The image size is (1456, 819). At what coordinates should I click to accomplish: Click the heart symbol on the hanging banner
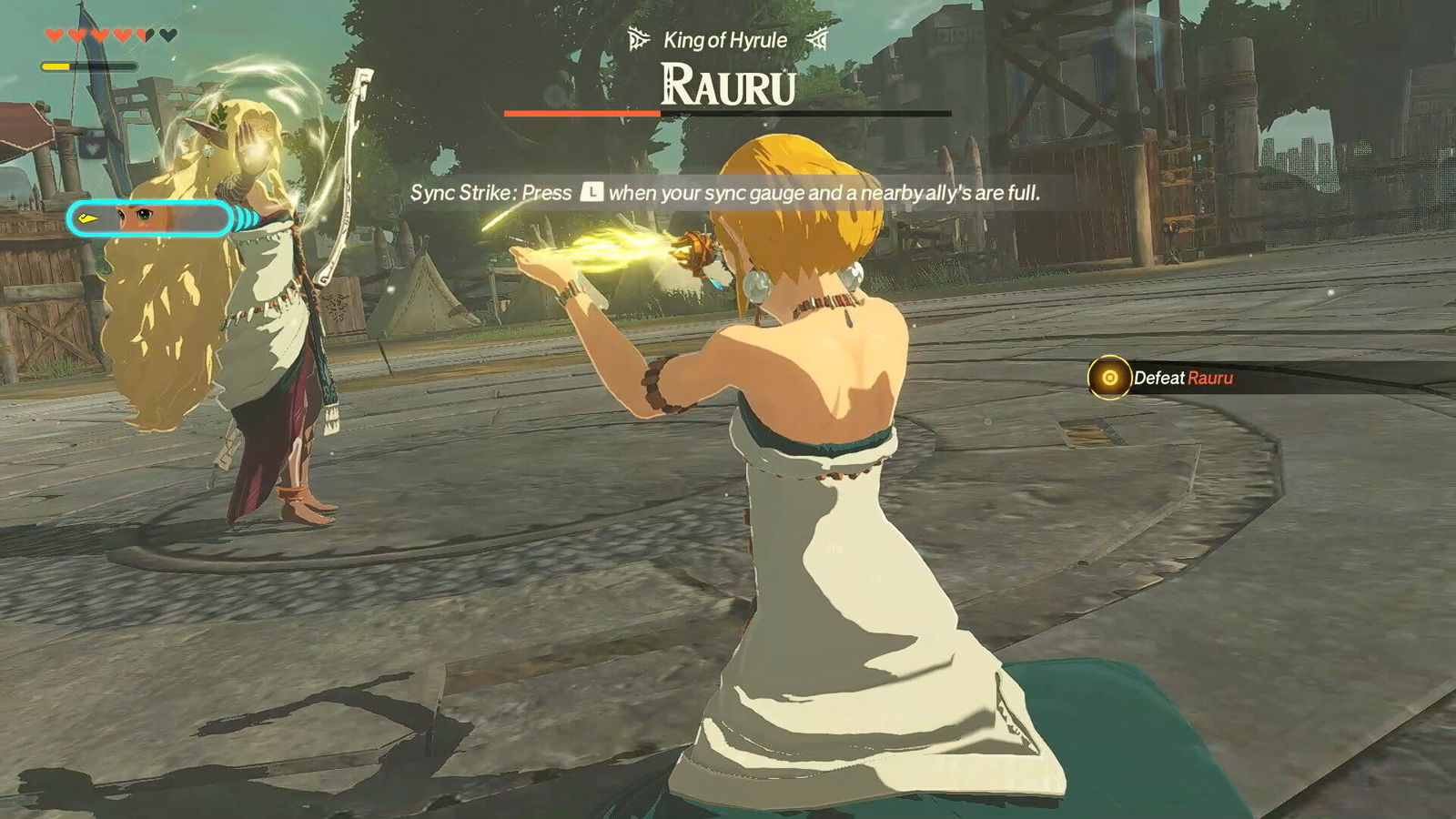[93, 147]
